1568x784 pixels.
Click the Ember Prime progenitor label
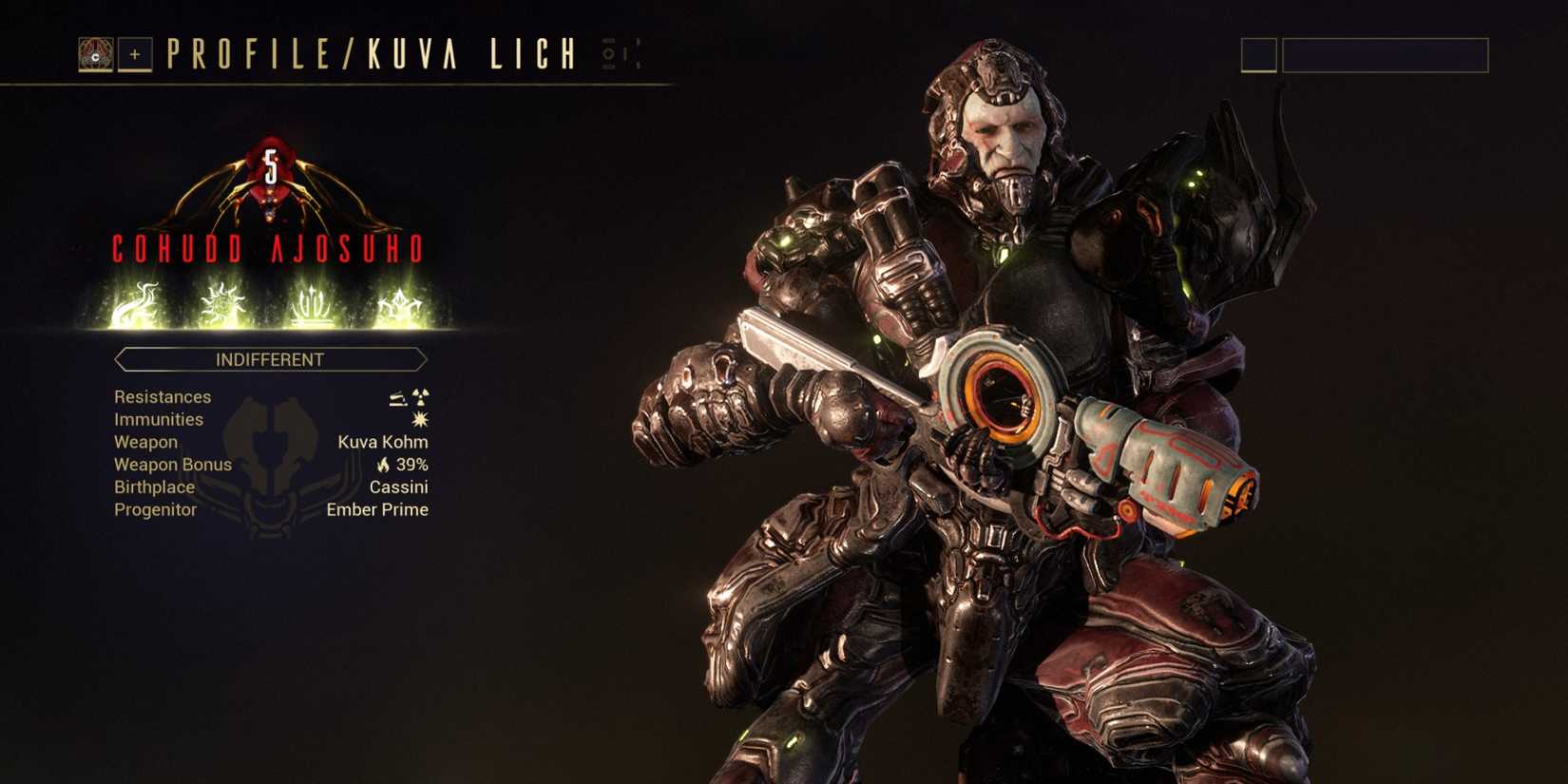pos(376,509)
